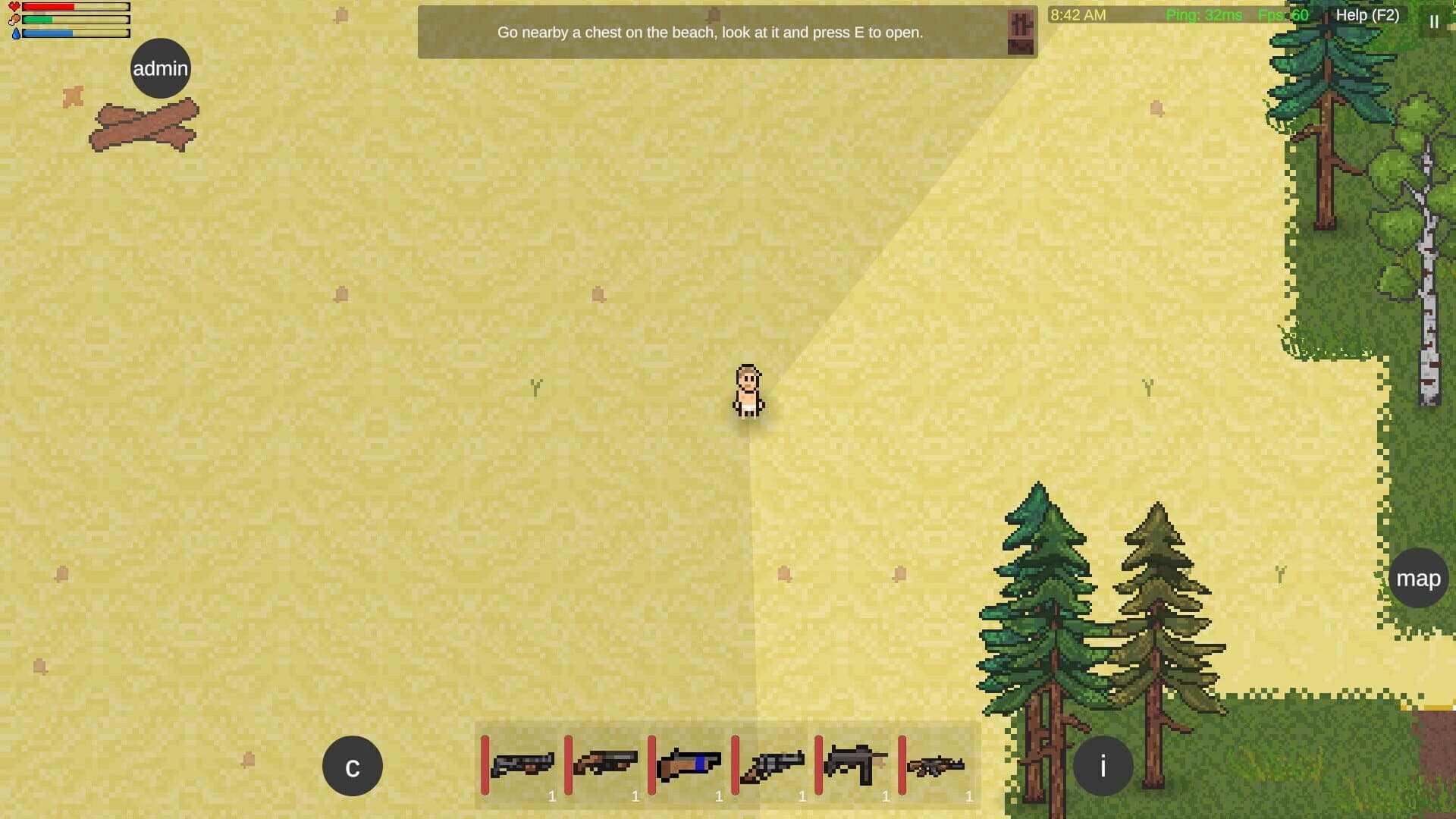Click the 8:42 AM clock display
The image size is (1456, 819).
click(x=1077, y=14)
